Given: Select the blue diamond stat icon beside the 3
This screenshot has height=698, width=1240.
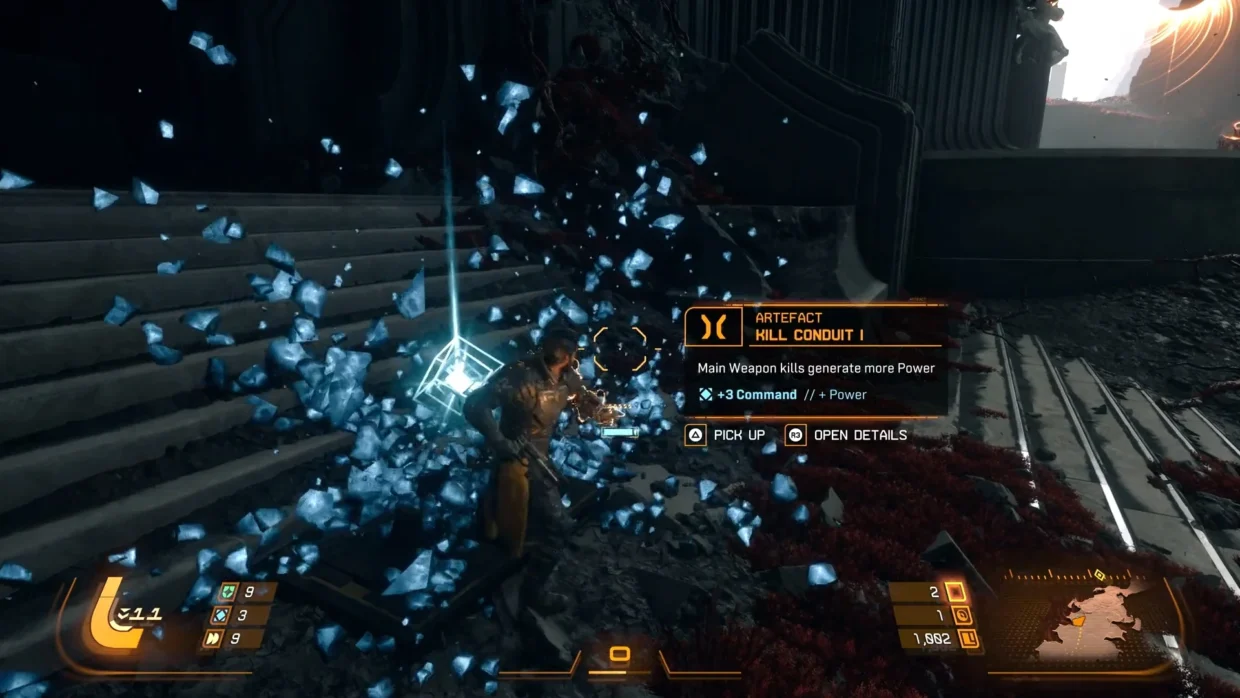Looking at the screenshot, I should point(220,616).
